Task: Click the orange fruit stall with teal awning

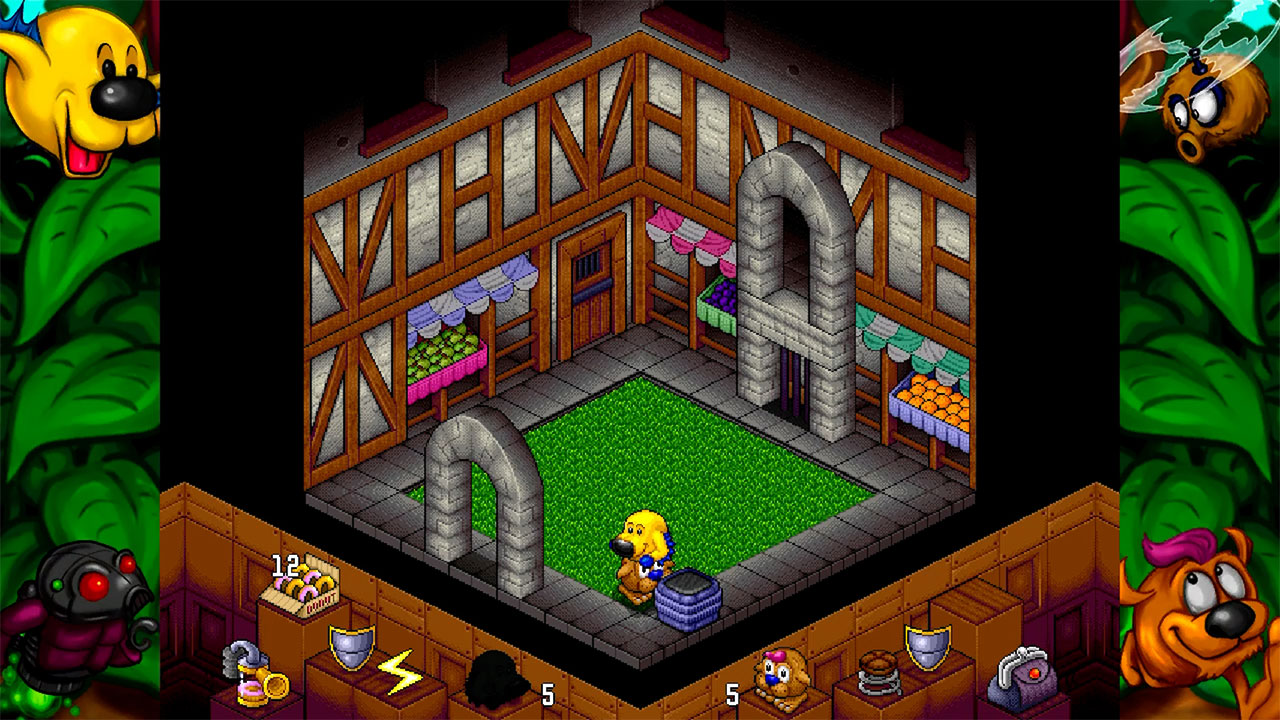Action: 932,398
